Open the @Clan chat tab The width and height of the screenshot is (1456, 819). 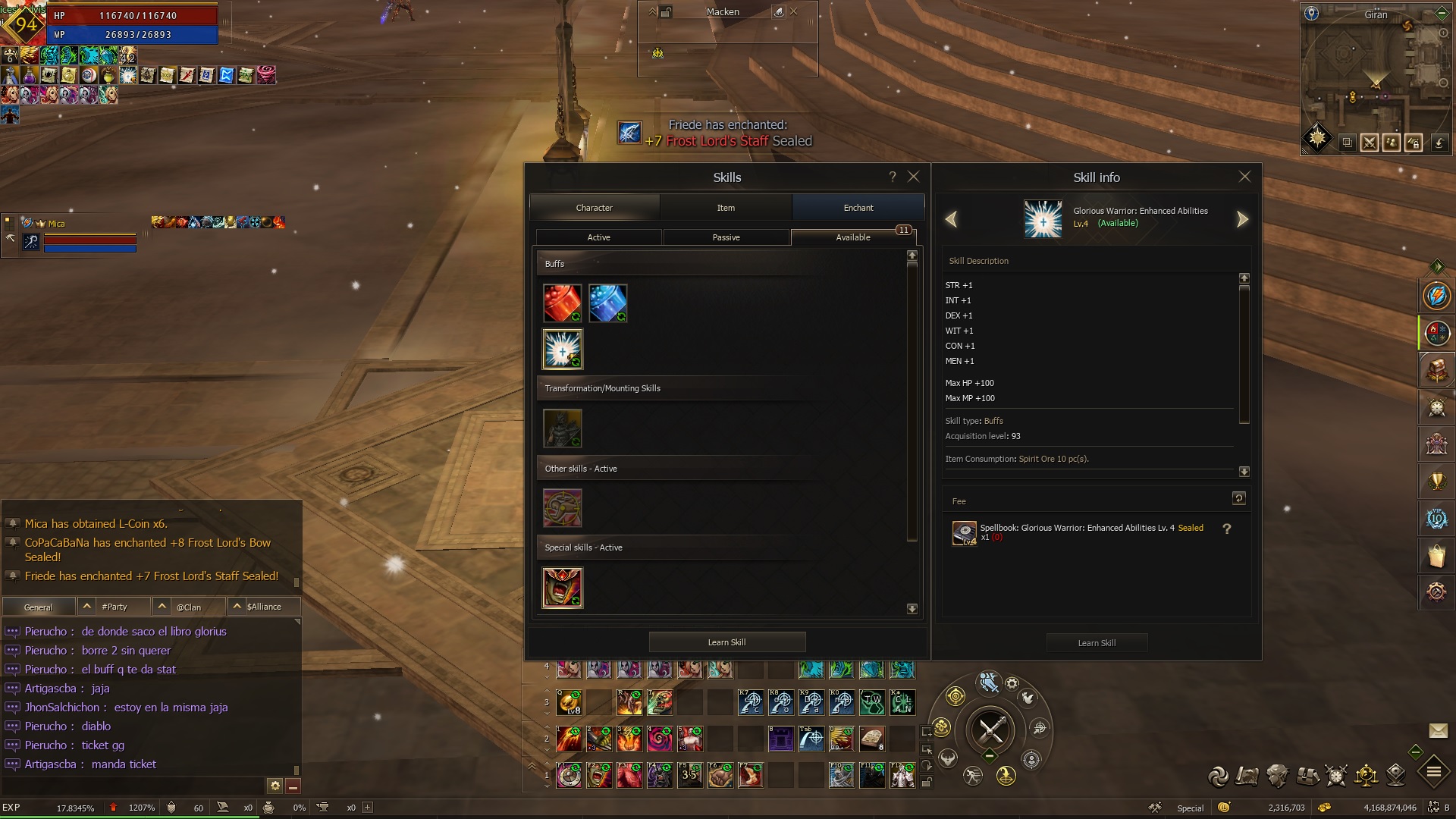[x=189, y=607]
